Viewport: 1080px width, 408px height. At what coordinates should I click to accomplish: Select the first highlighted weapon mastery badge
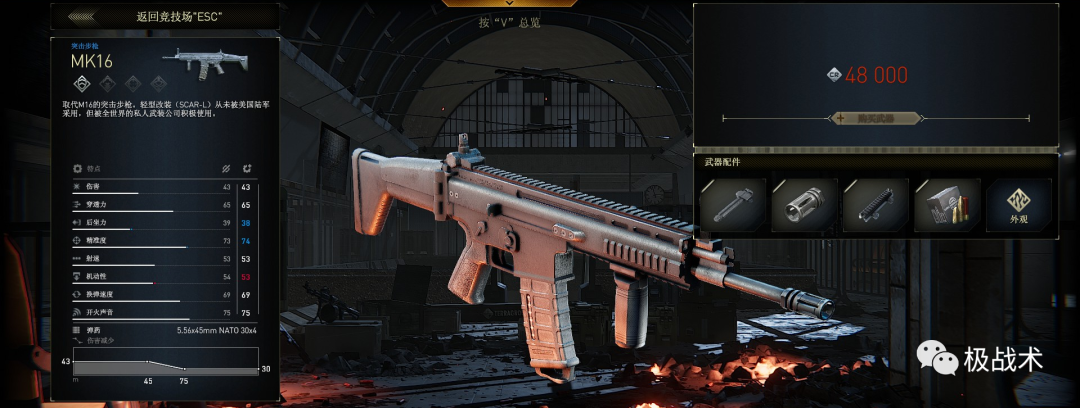[83, 84]
